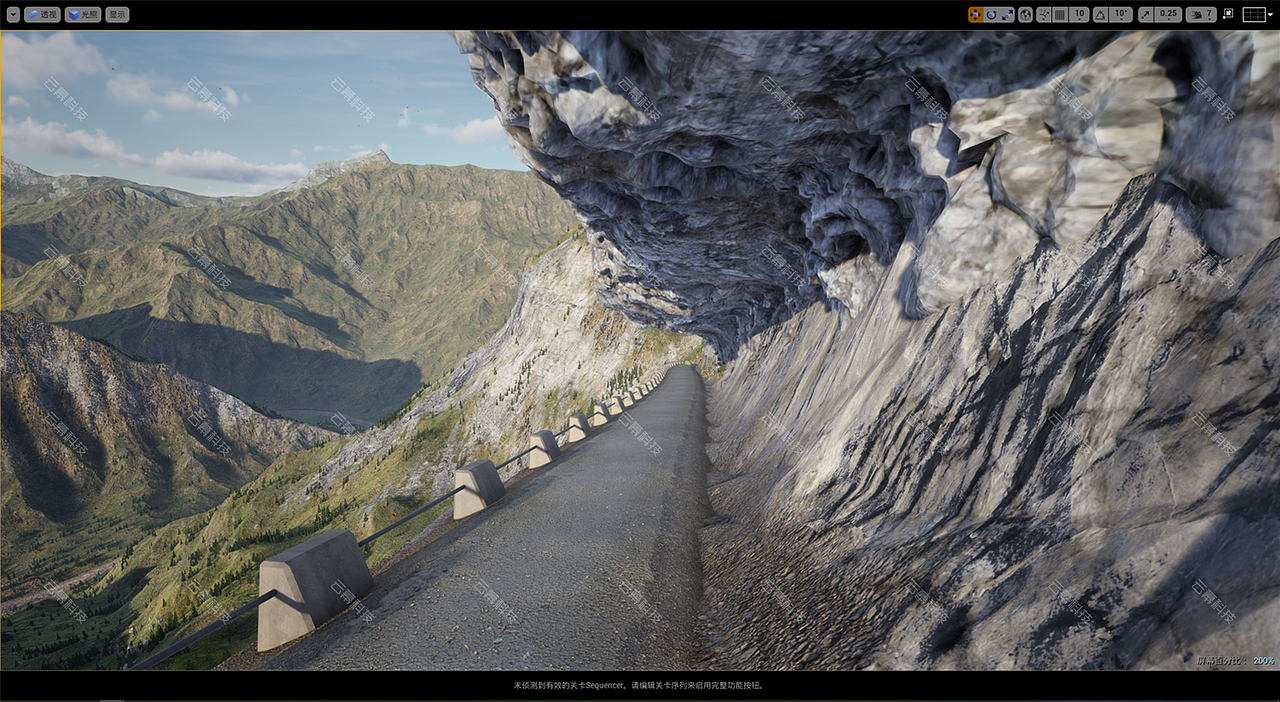Open the 10° rotation snap dropdown
Image resolution: width=1280 pixels, height=702 pixels.
click(1120, 15)
